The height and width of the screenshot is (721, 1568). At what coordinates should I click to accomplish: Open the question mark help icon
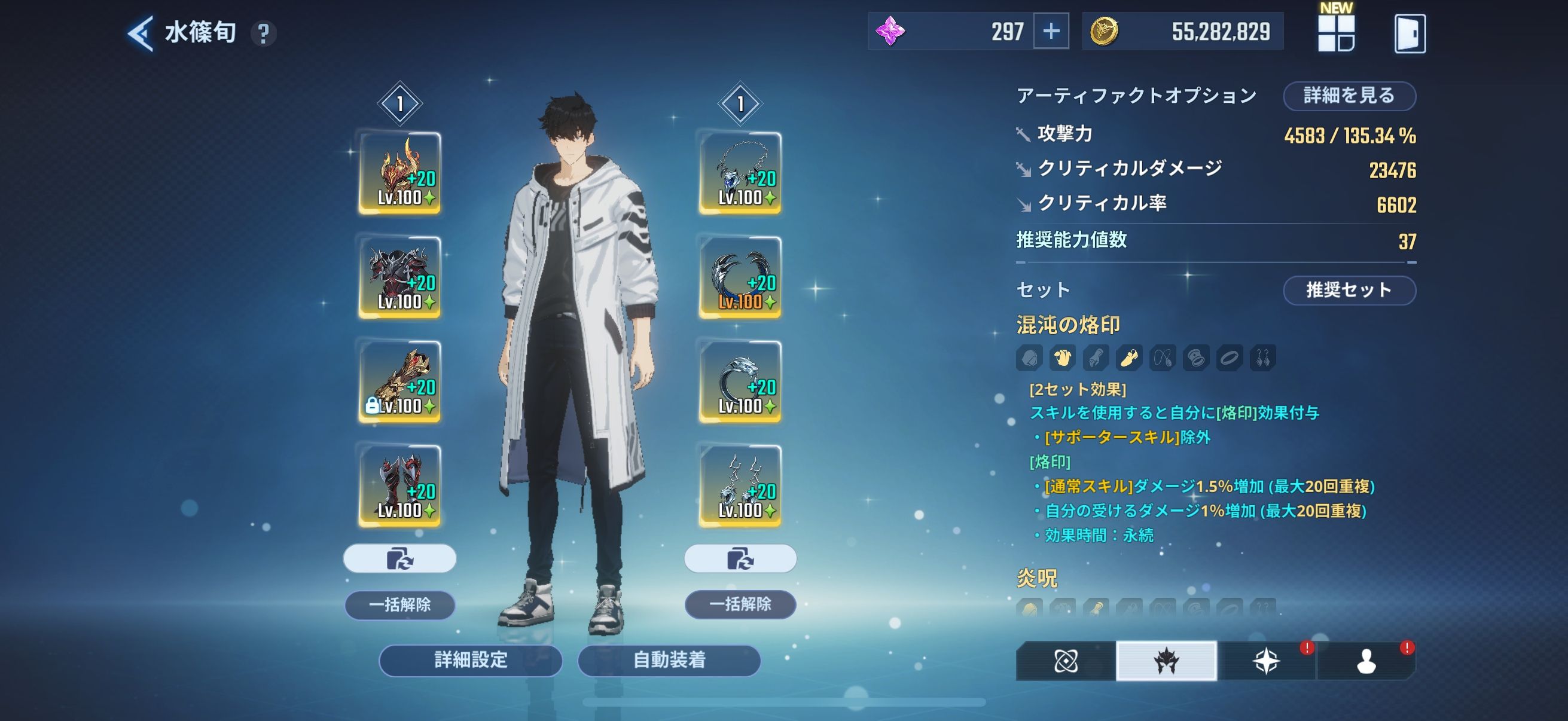click(x=264, y=33)
